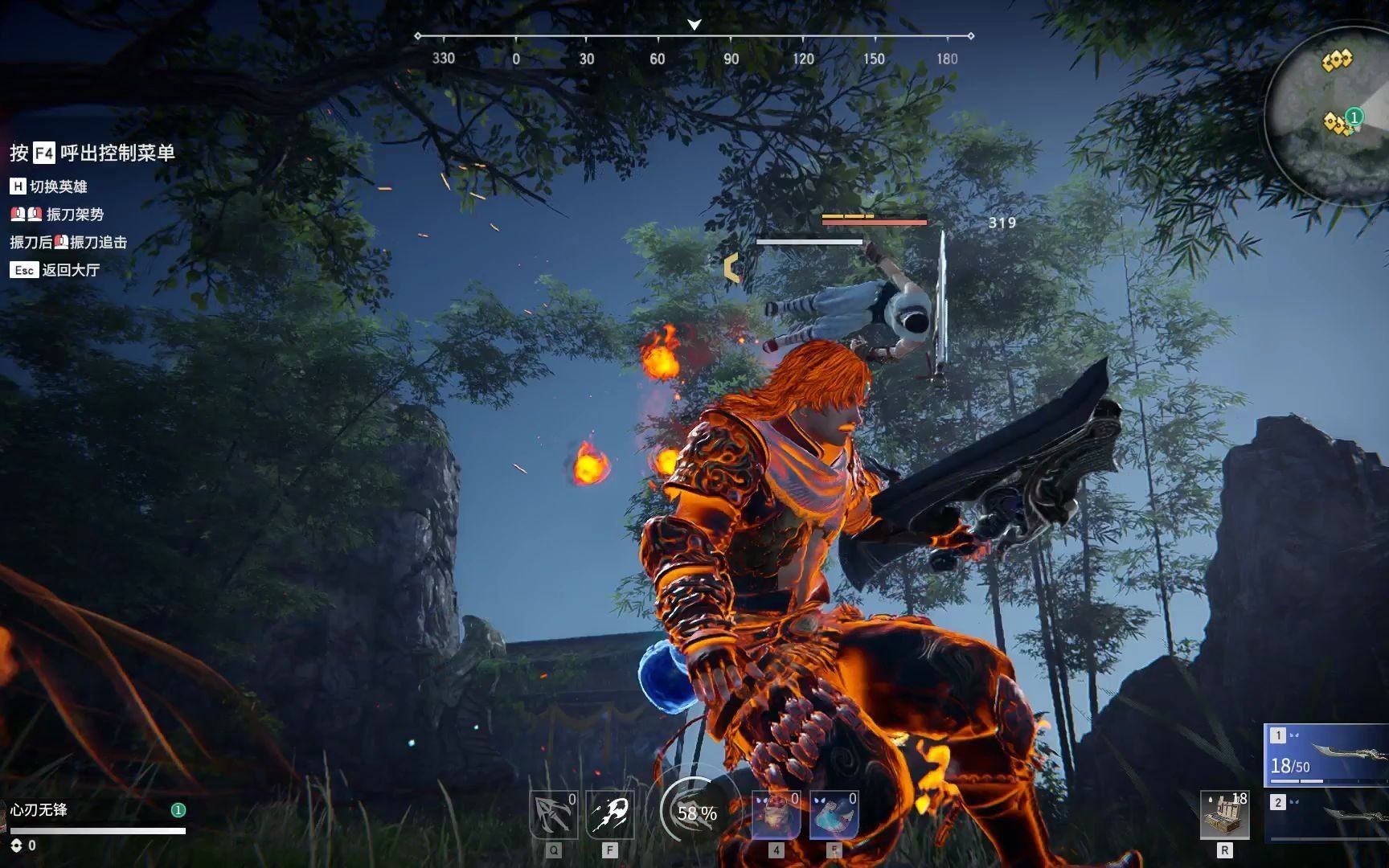Select the first weapon slot showing 18/50
1389x868 pixels.
pos(1328,755)
